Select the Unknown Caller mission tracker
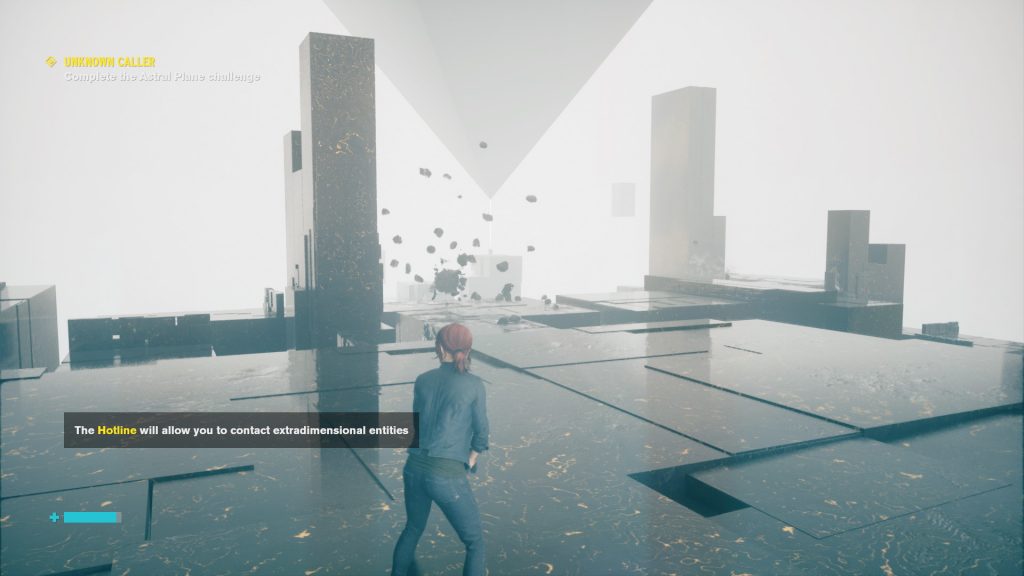The width and height of the screenshot is (1024, 576). point(110,62)
